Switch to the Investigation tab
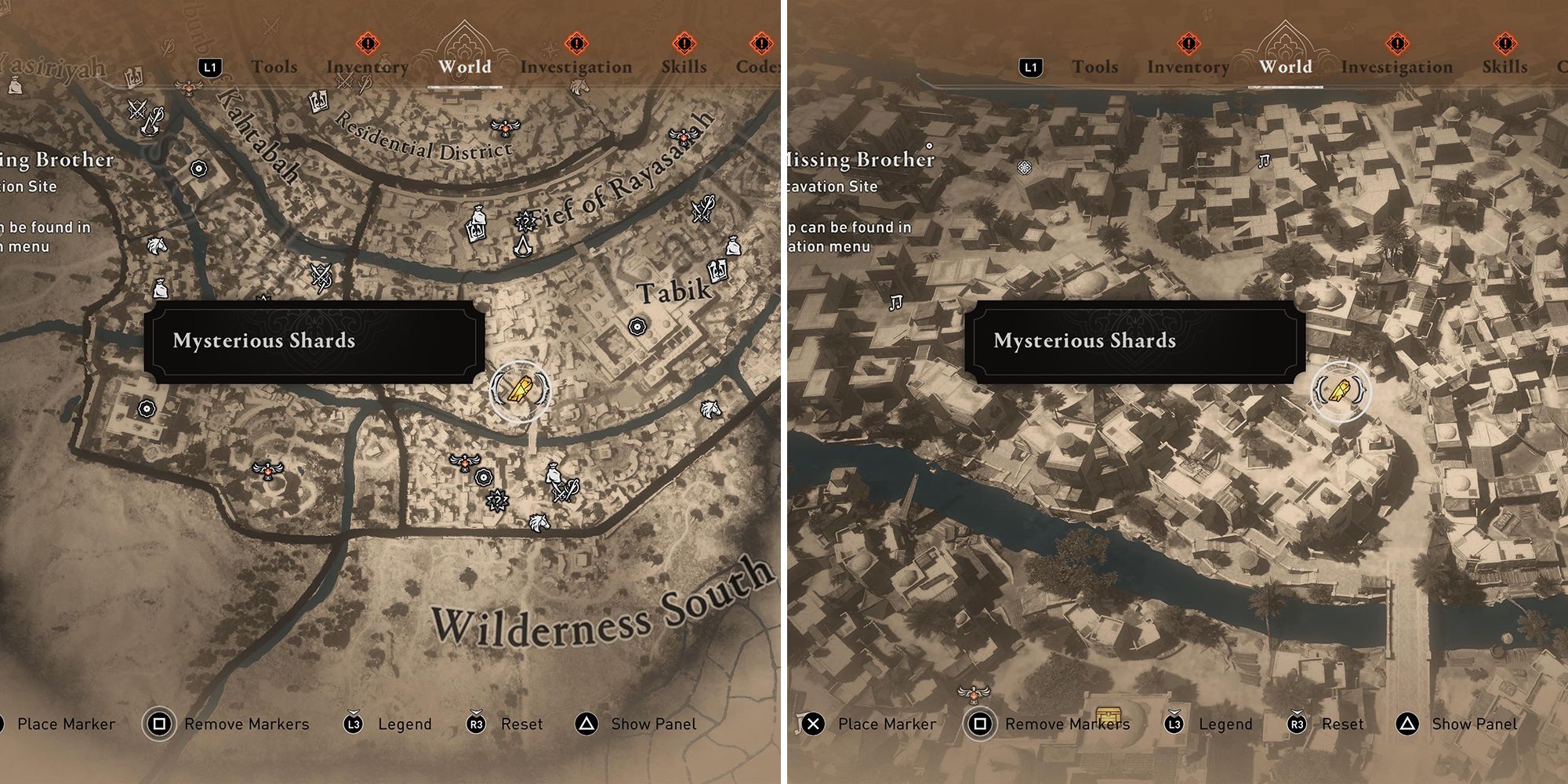Viewport: 1568px width, 784px height. point(580,67)
